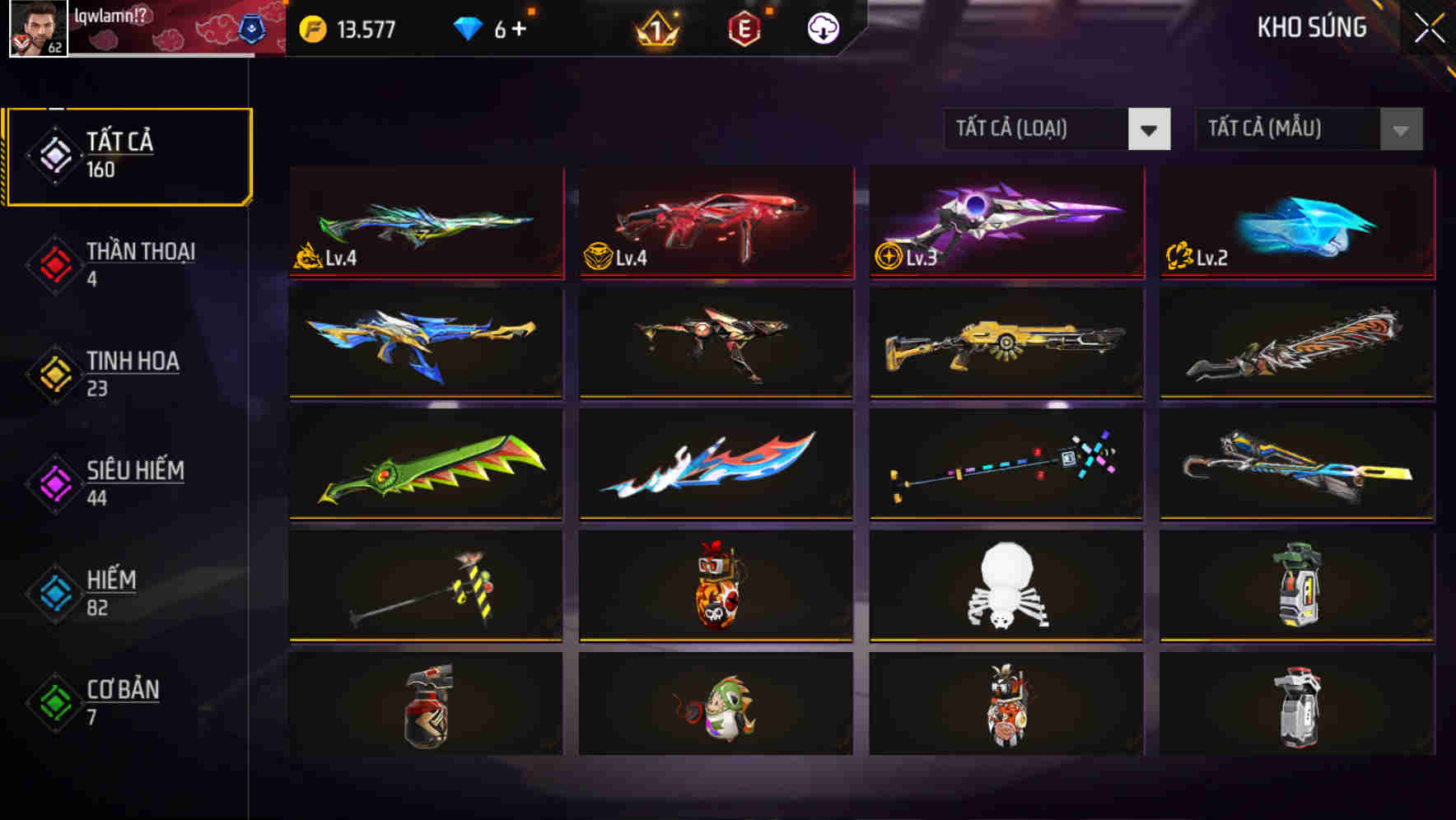Open the TẤT CẢ (LOẠI) filter dropdown
The height and width of the screenshot is (820, 1456).
coord(1057,129)
